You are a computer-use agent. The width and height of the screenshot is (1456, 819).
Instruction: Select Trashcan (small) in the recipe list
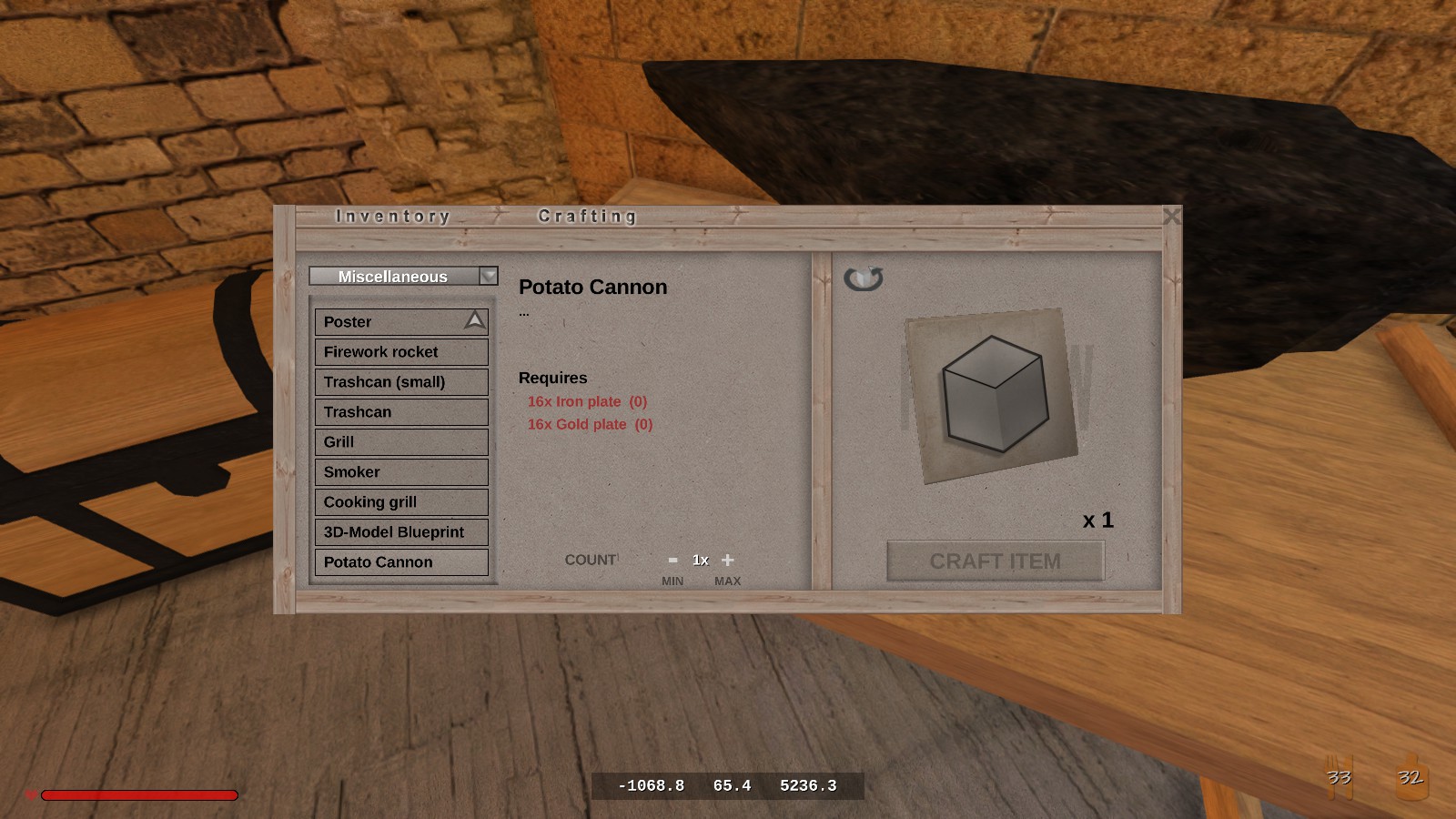pyautogui.click(x=400, y=382)
